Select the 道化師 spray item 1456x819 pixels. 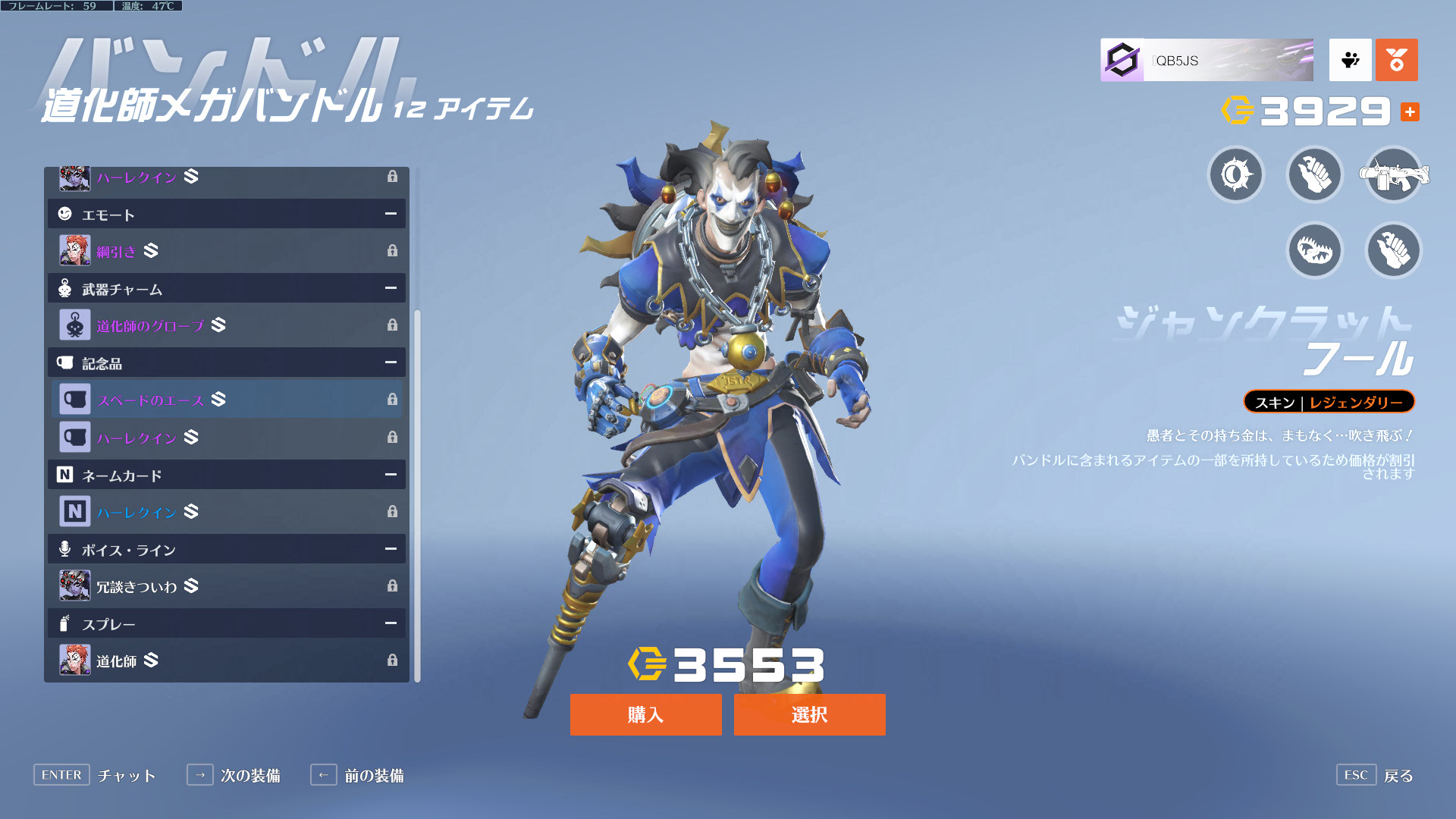(226, 661)
